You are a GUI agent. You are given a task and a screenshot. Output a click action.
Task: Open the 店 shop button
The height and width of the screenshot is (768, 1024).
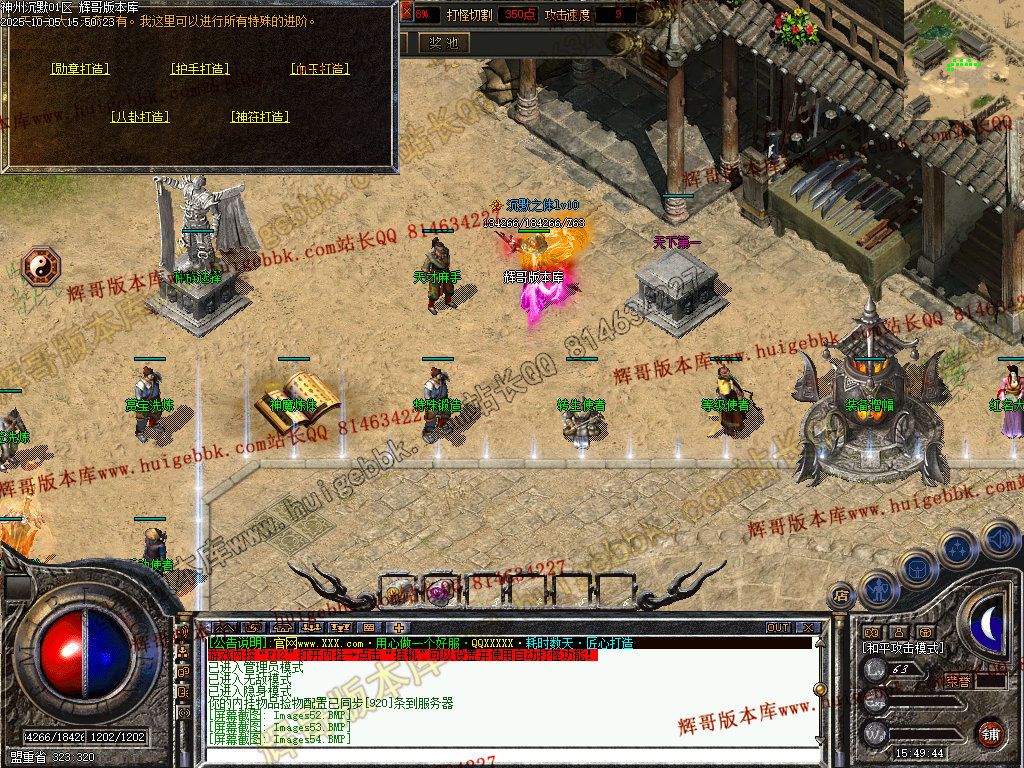(x=841, y=597)
